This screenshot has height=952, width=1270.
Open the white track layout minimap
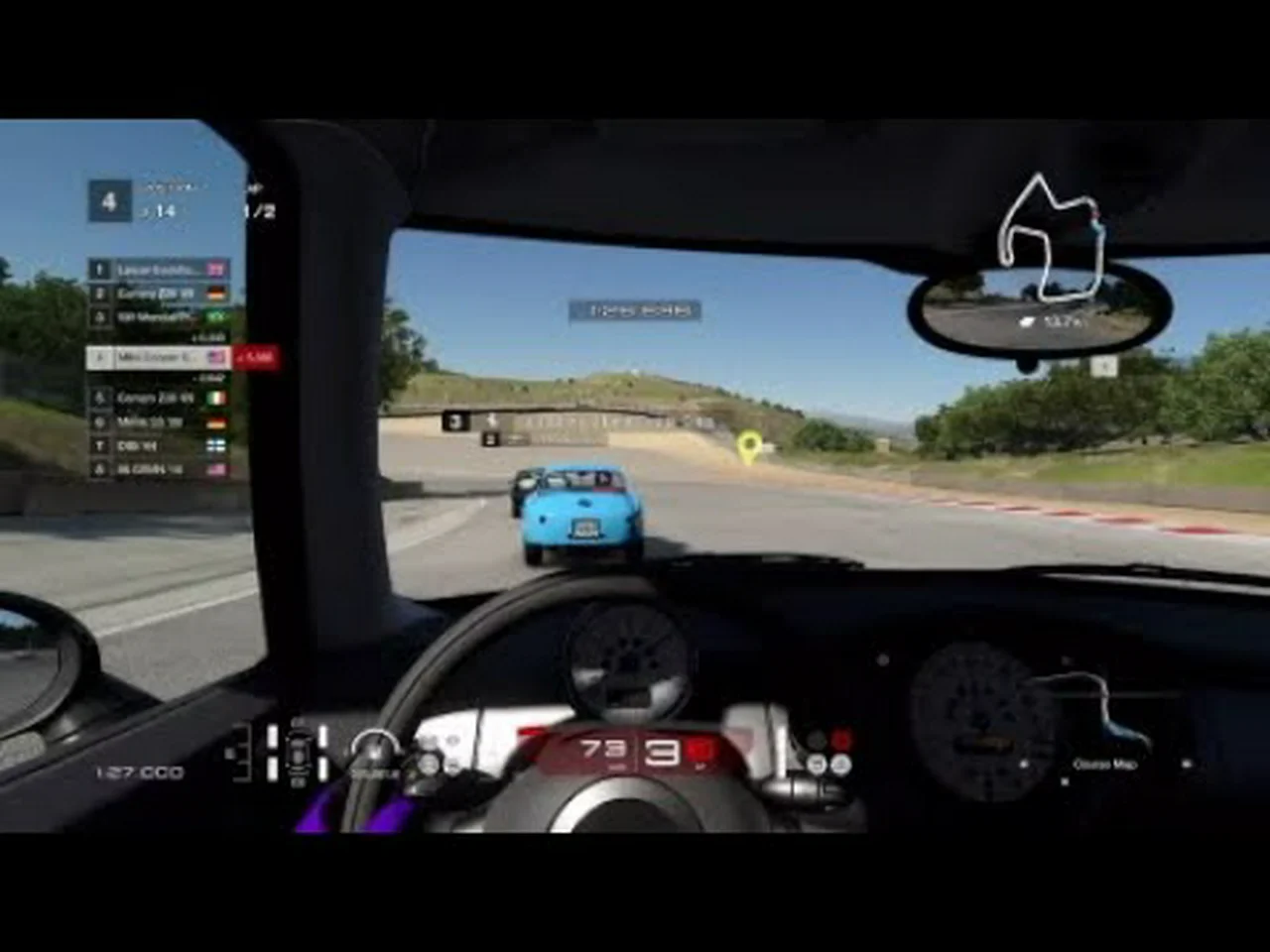(1051, 238)
